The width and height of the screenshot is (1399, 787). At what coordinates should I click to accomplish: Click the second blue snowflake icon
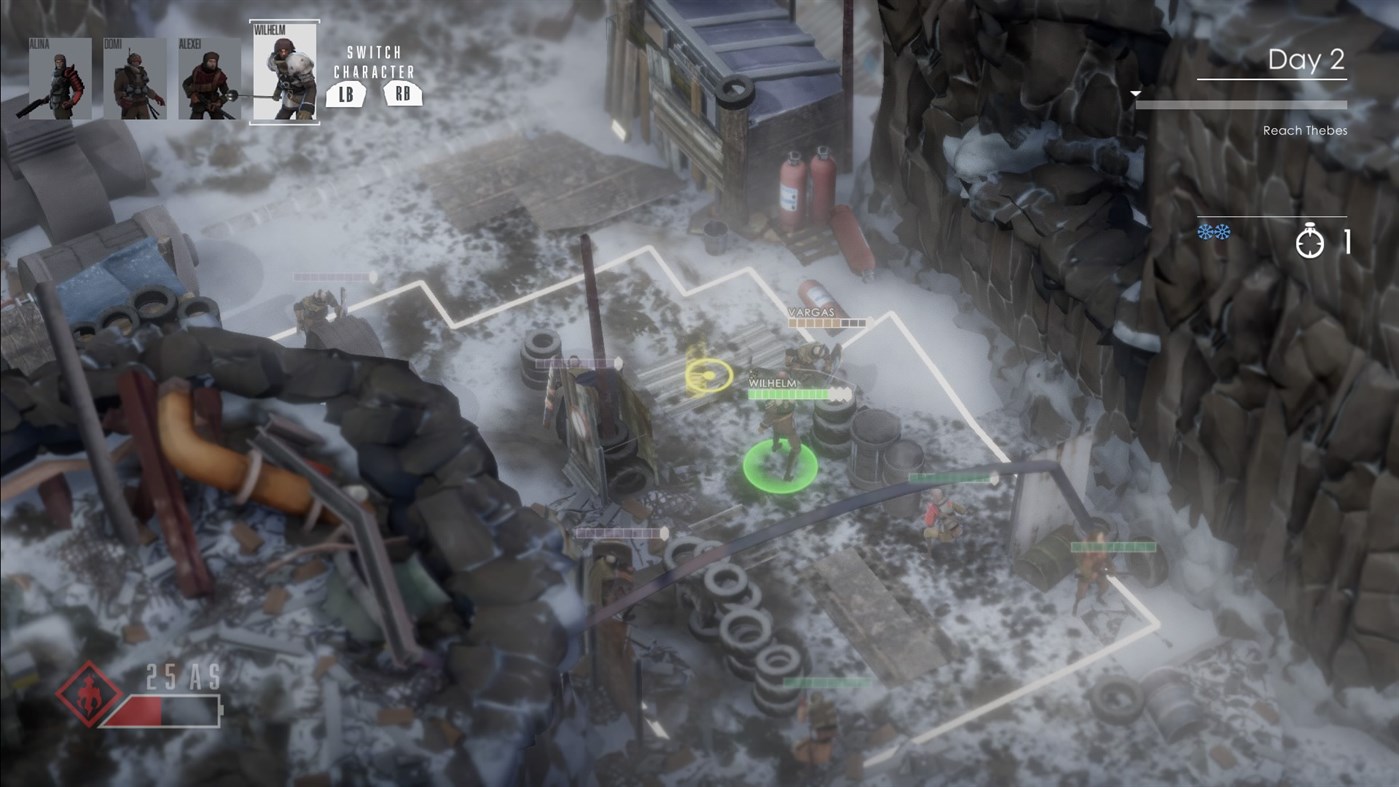(1221, 230)
